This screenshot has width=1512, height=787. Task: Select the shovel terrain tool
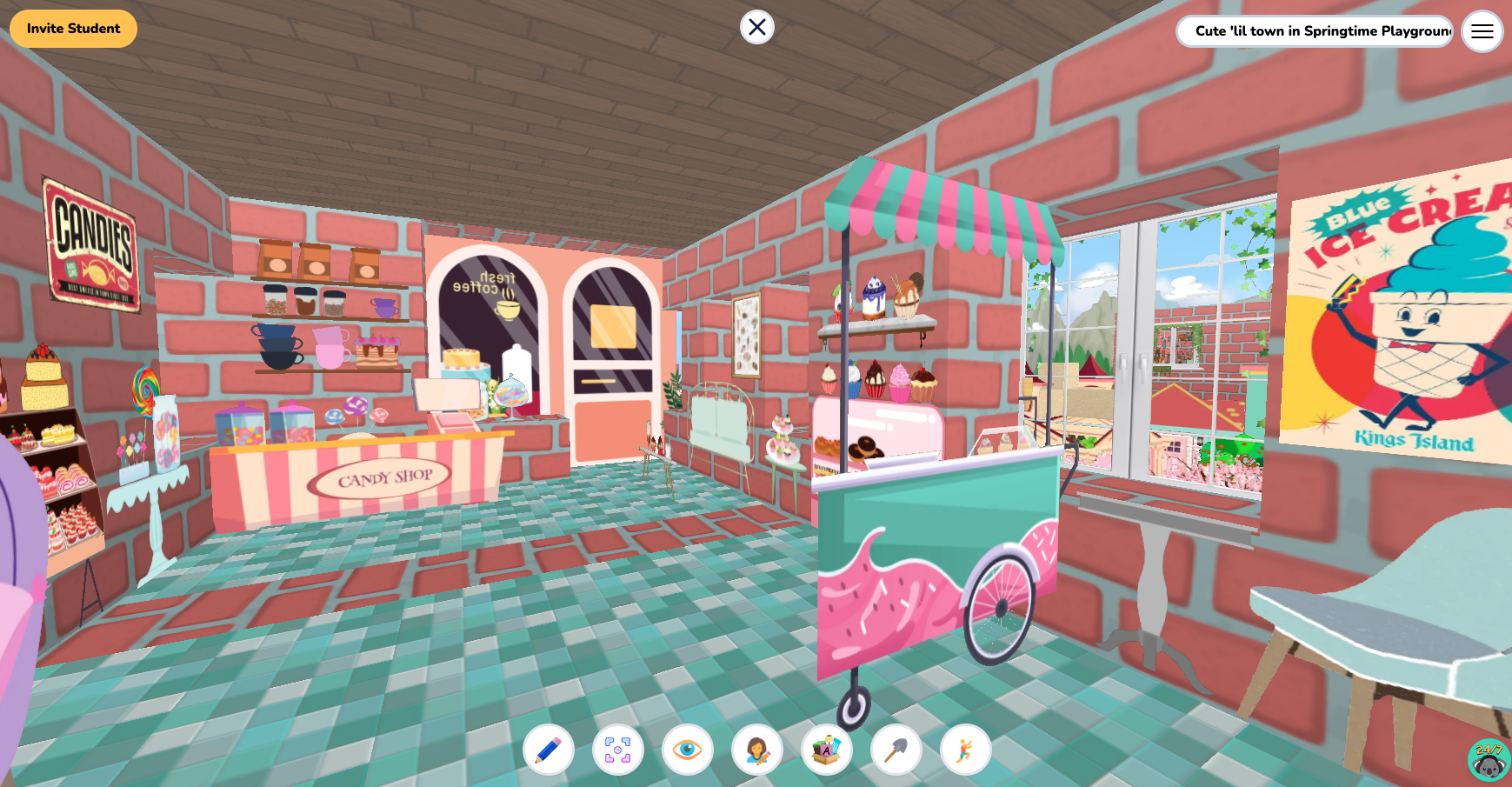click(895, 749)
